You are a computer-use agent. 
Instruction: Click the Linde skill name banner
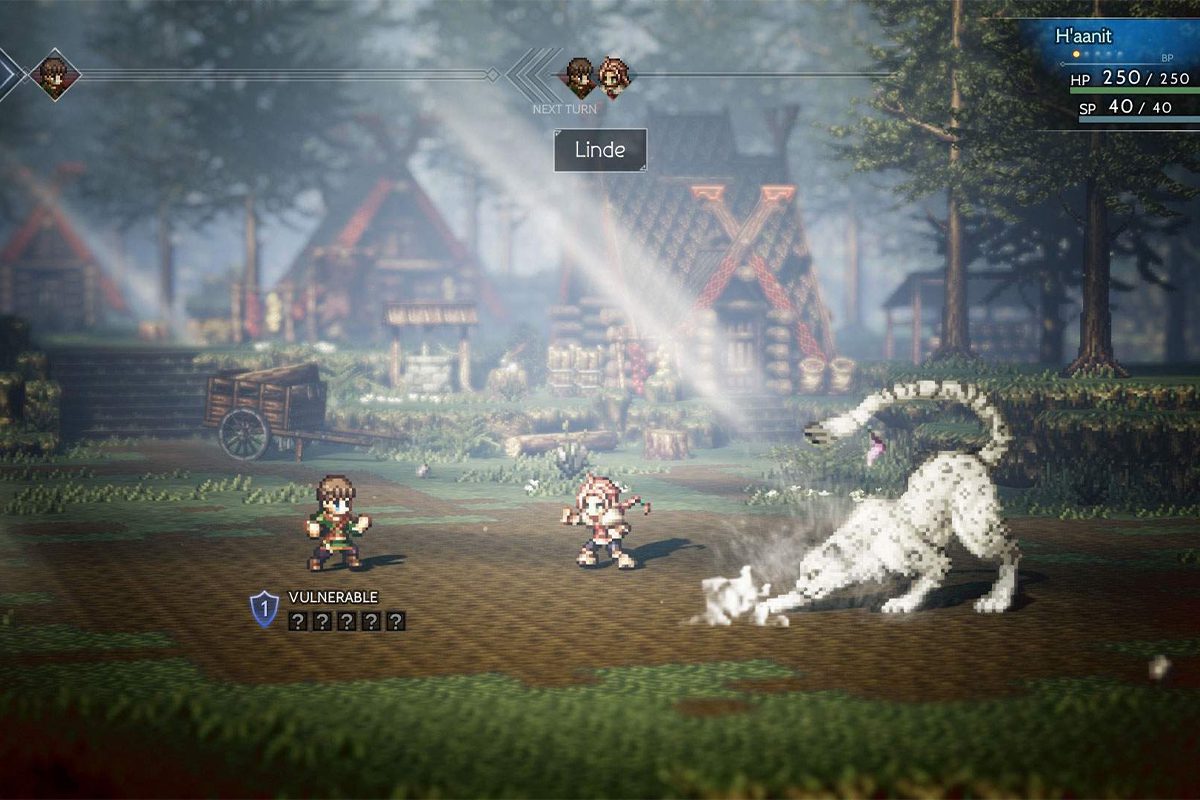coord(600,150)
